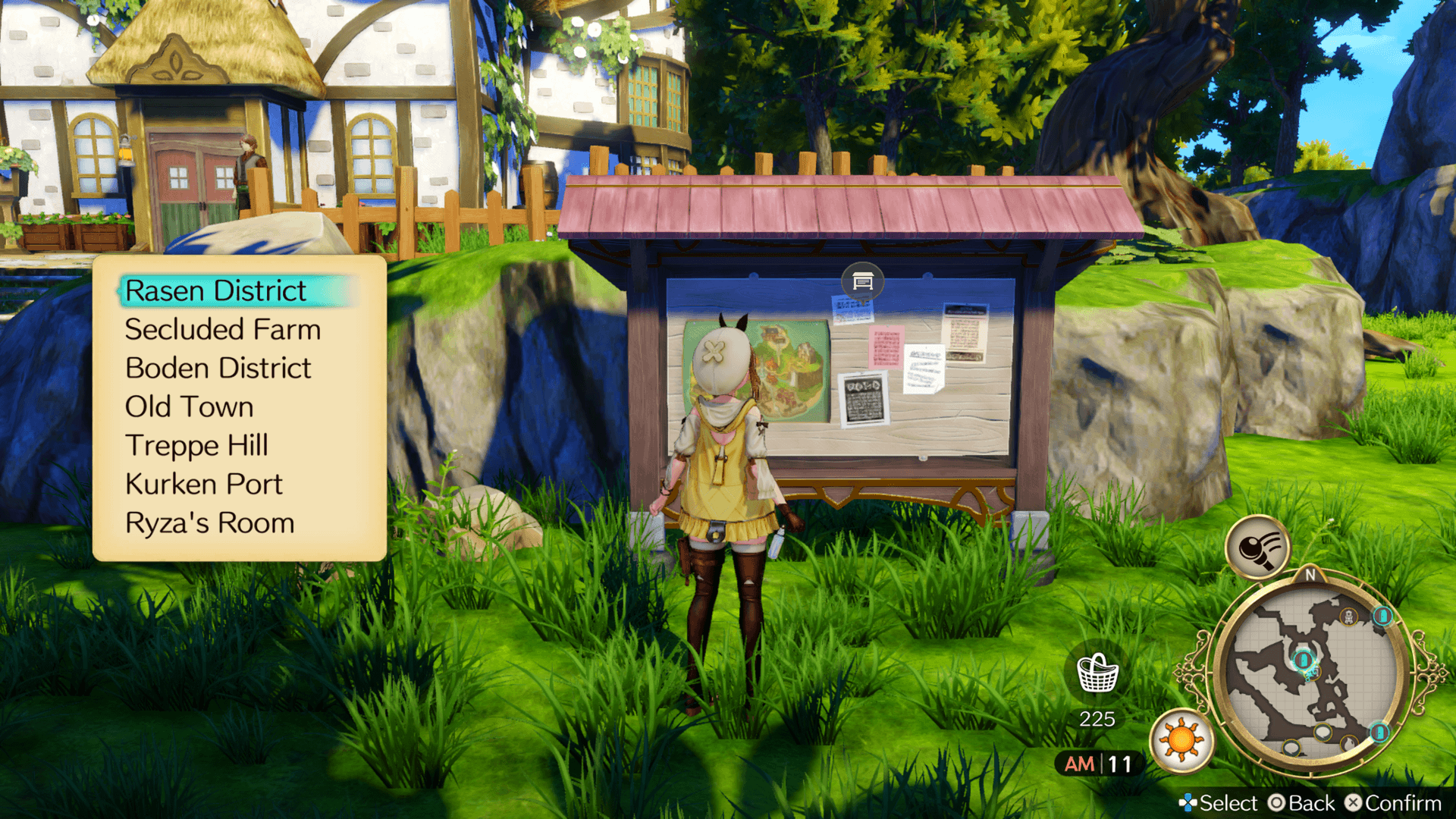This screenshot has width=1456, height=819.
Task: Click the sun weather icon
Action: (1181, 740)
